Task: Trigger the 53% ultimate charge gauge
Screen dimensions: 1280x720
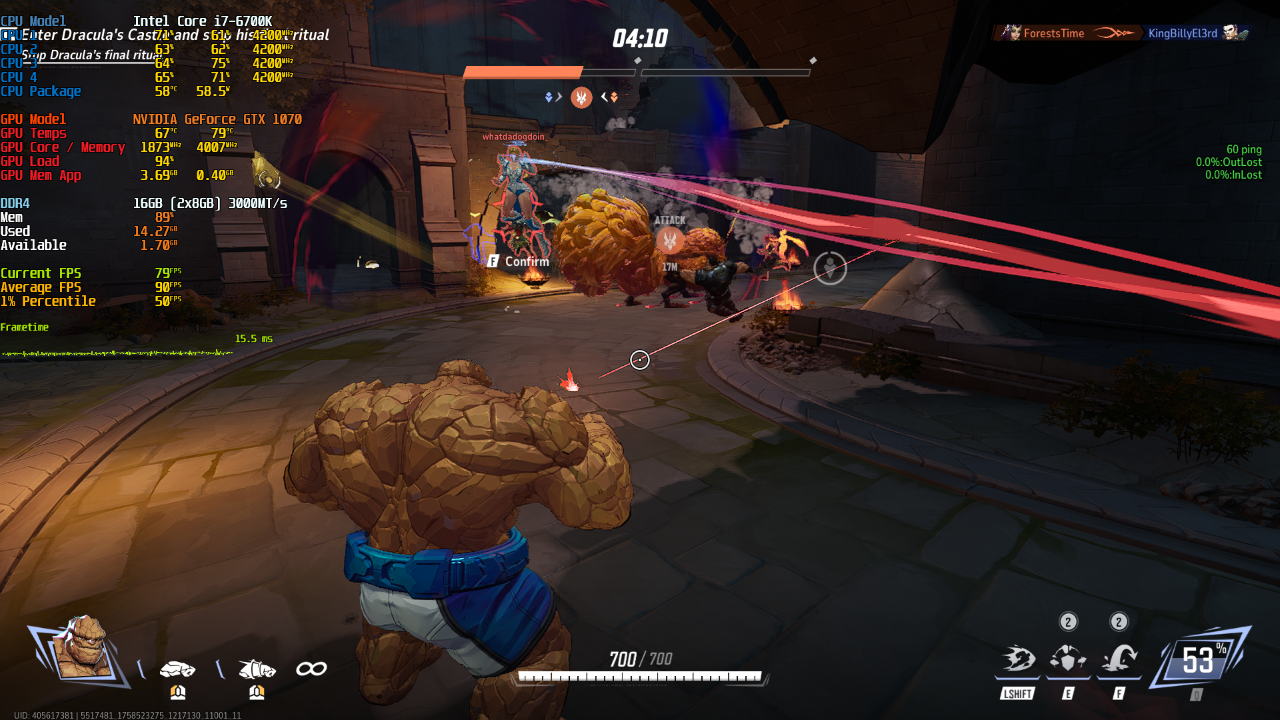Action: (x=1201, y=660)
